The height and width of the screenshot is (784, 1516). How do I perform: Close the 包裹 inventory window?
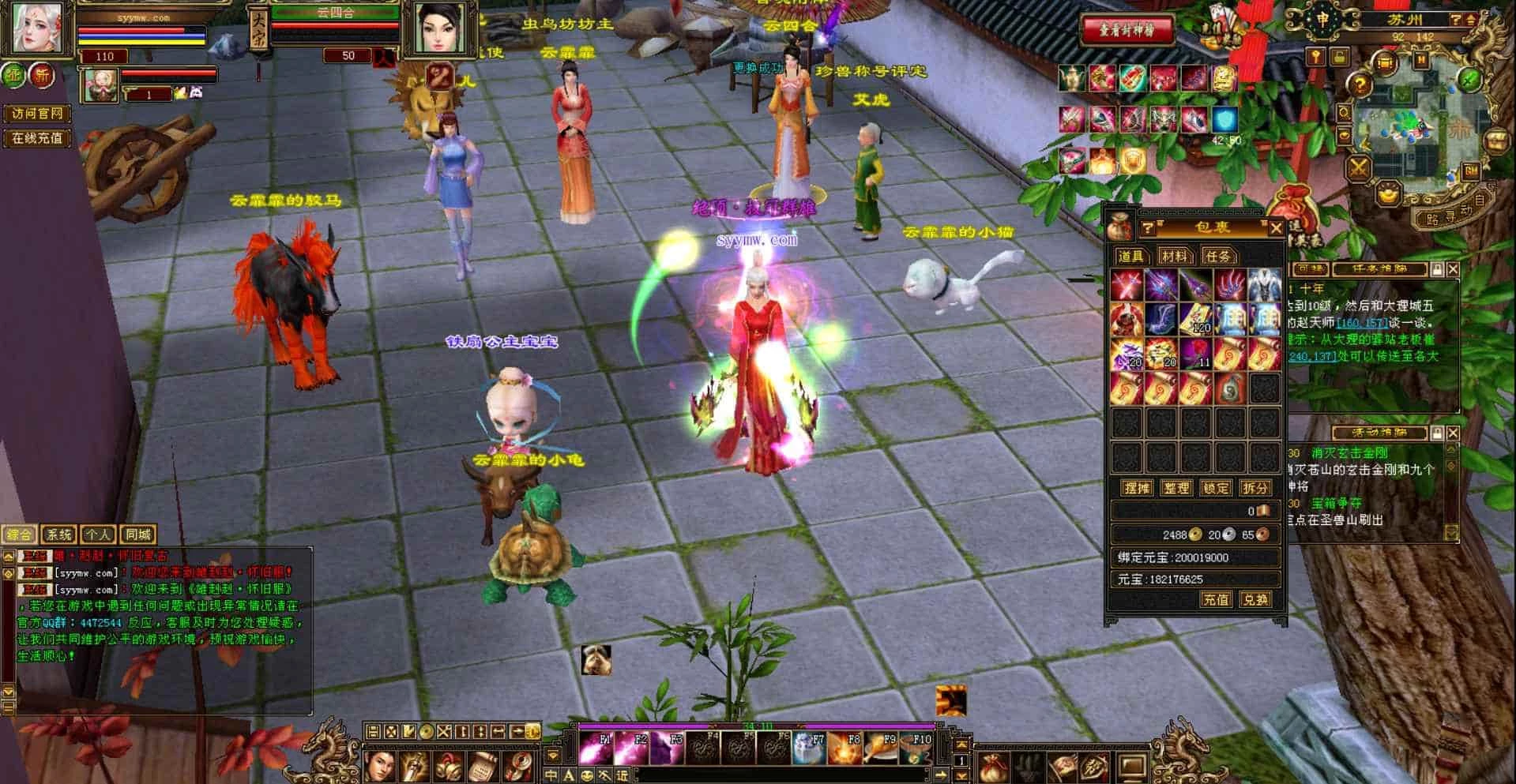(x=1276, y=228)
